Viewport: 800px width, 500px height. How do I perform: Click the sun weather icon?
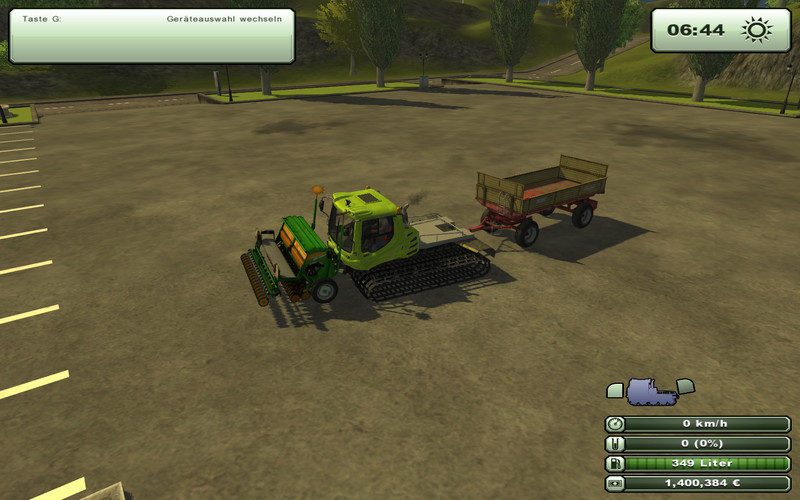[756, 30]
